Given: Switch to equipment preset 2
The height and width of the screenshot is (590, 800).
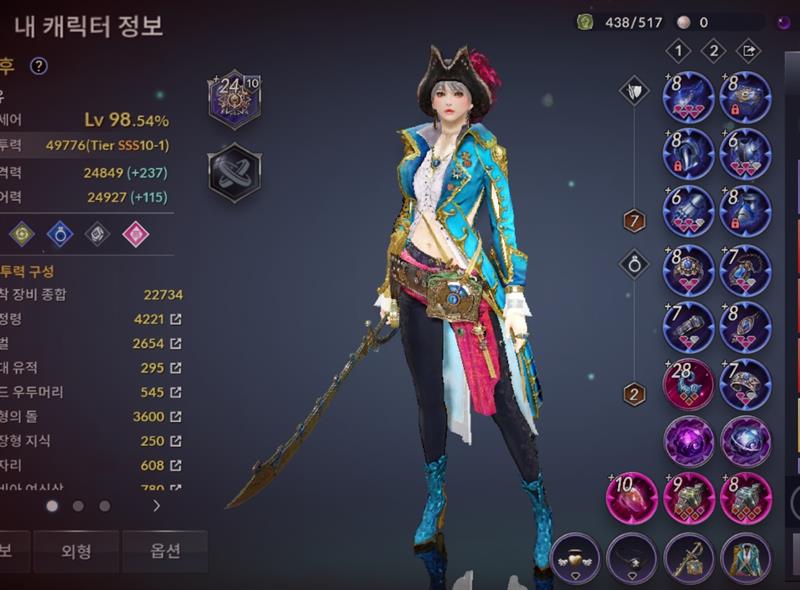Looking at the screenshot, I should point(713,50).
